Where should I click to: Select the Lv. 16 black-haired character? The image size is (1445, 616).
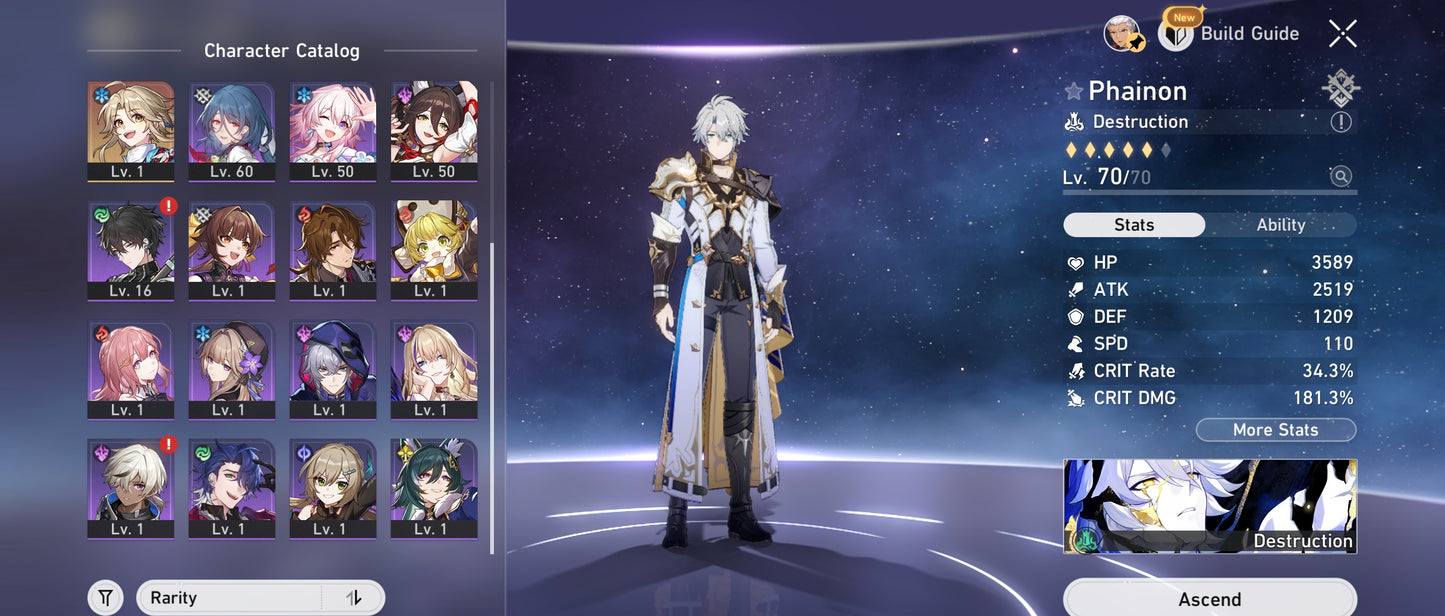click(x=130, y=250)
